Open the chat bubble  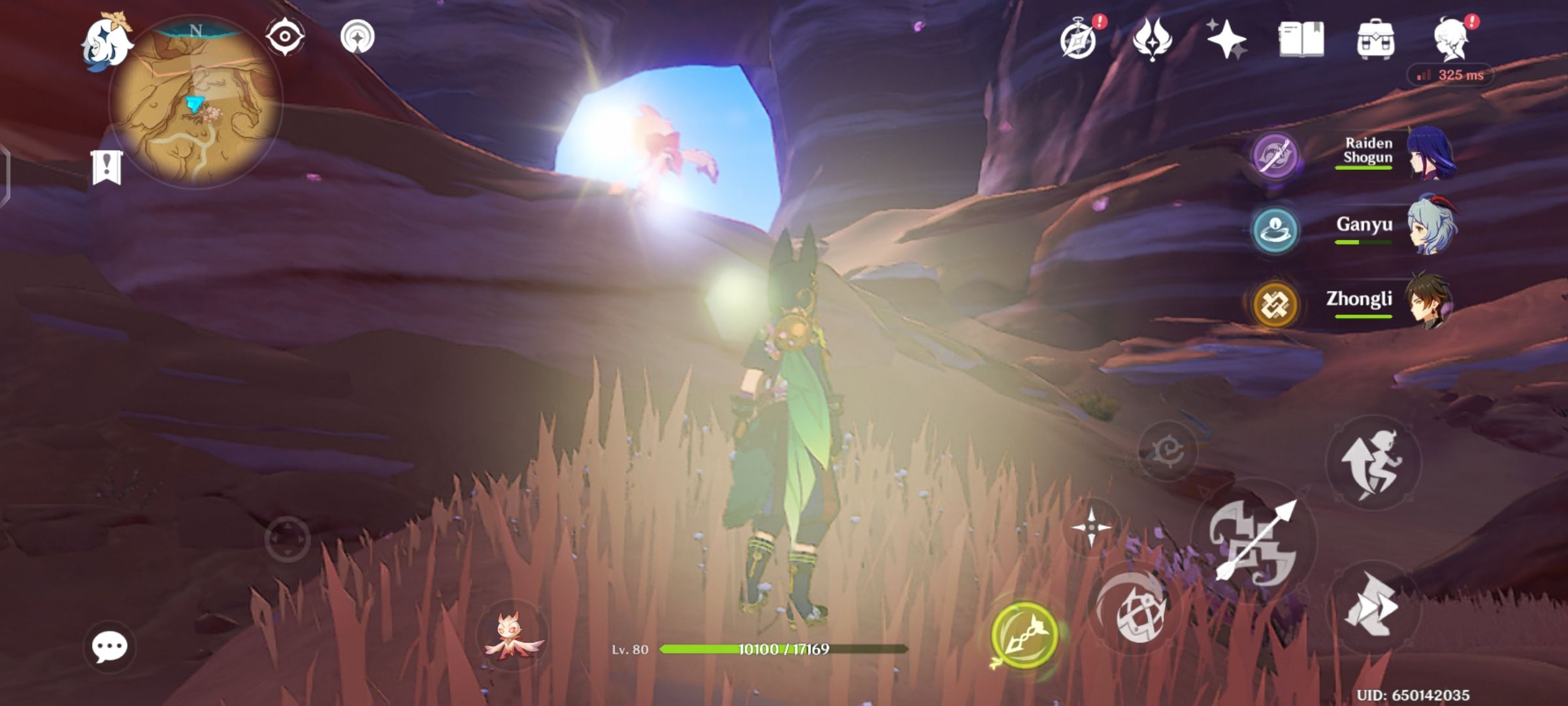111,647
